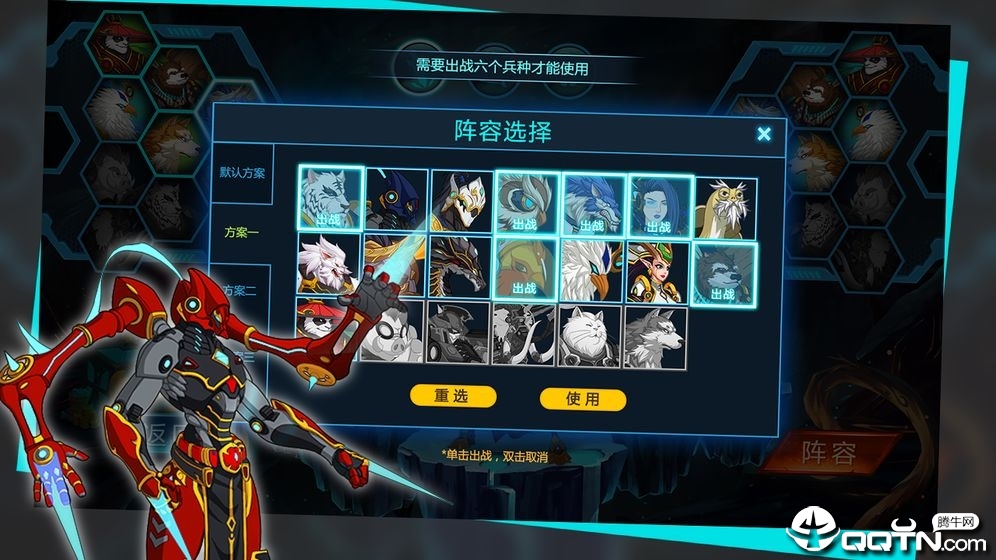Pick the grayscale white cat unit

point(590,335)
